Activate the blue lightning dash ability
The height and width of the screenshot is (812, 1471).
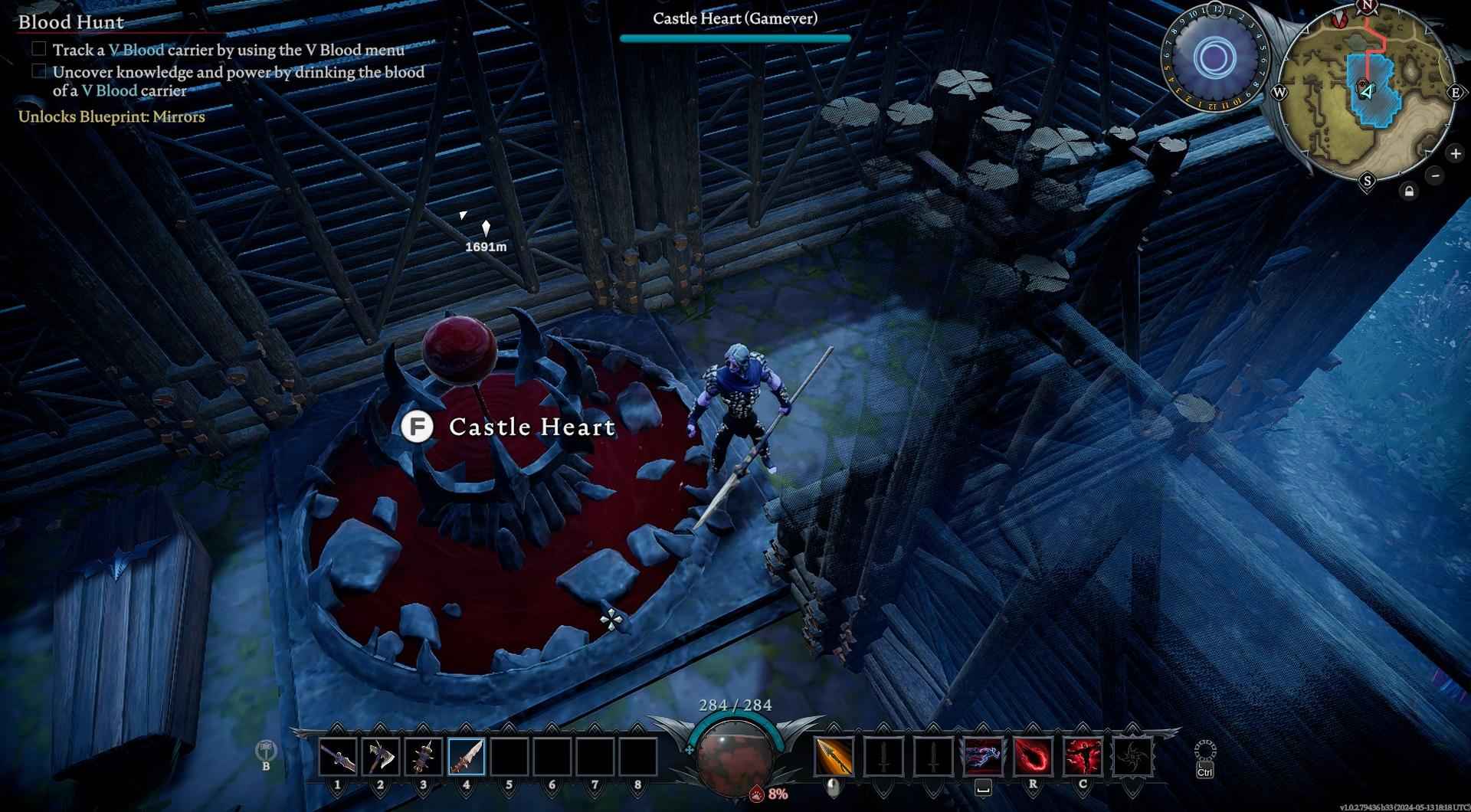pos(983,757)
